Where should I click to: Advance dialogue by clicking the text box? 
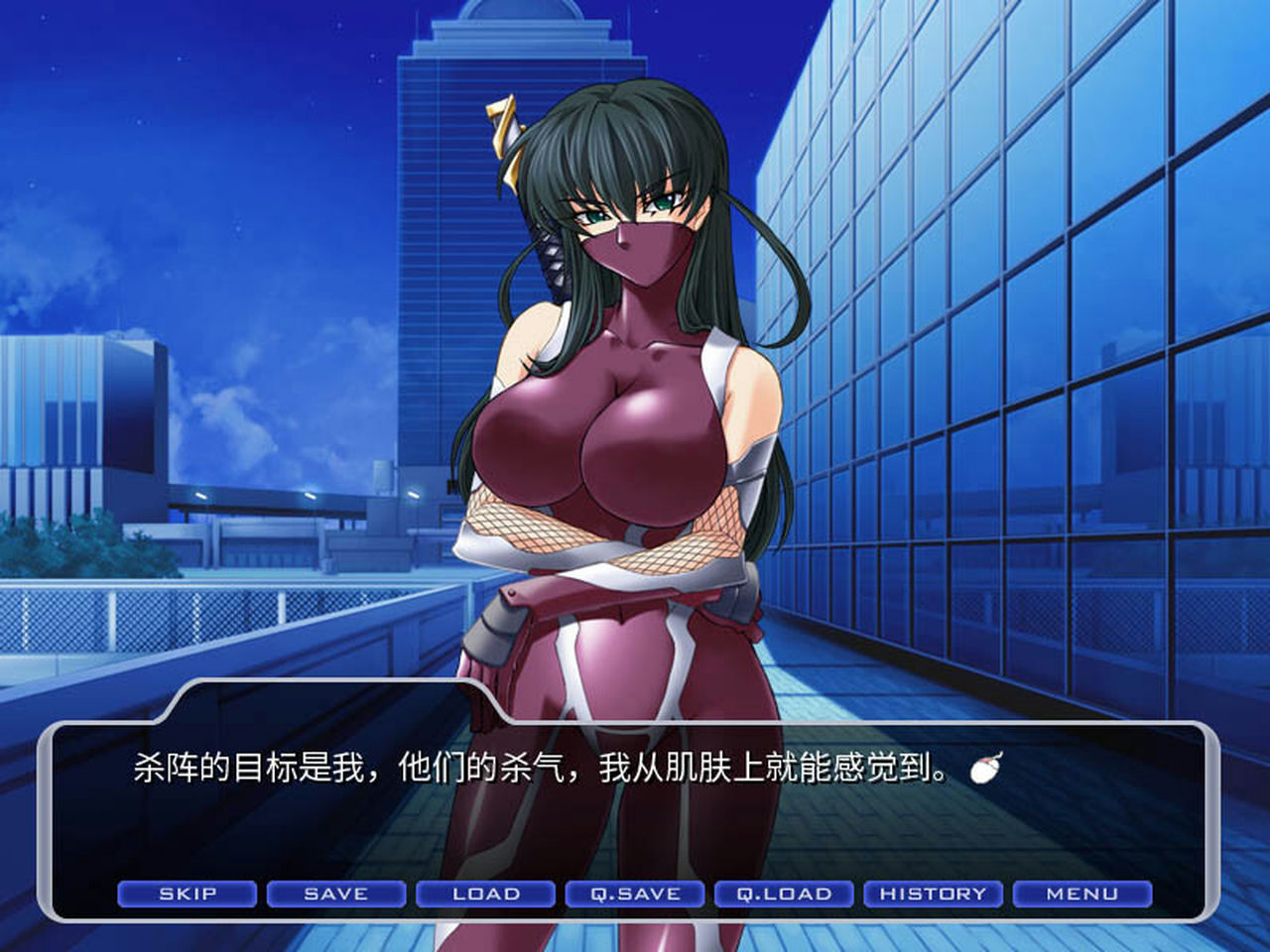pyautogui.click(x=595, y=793)
